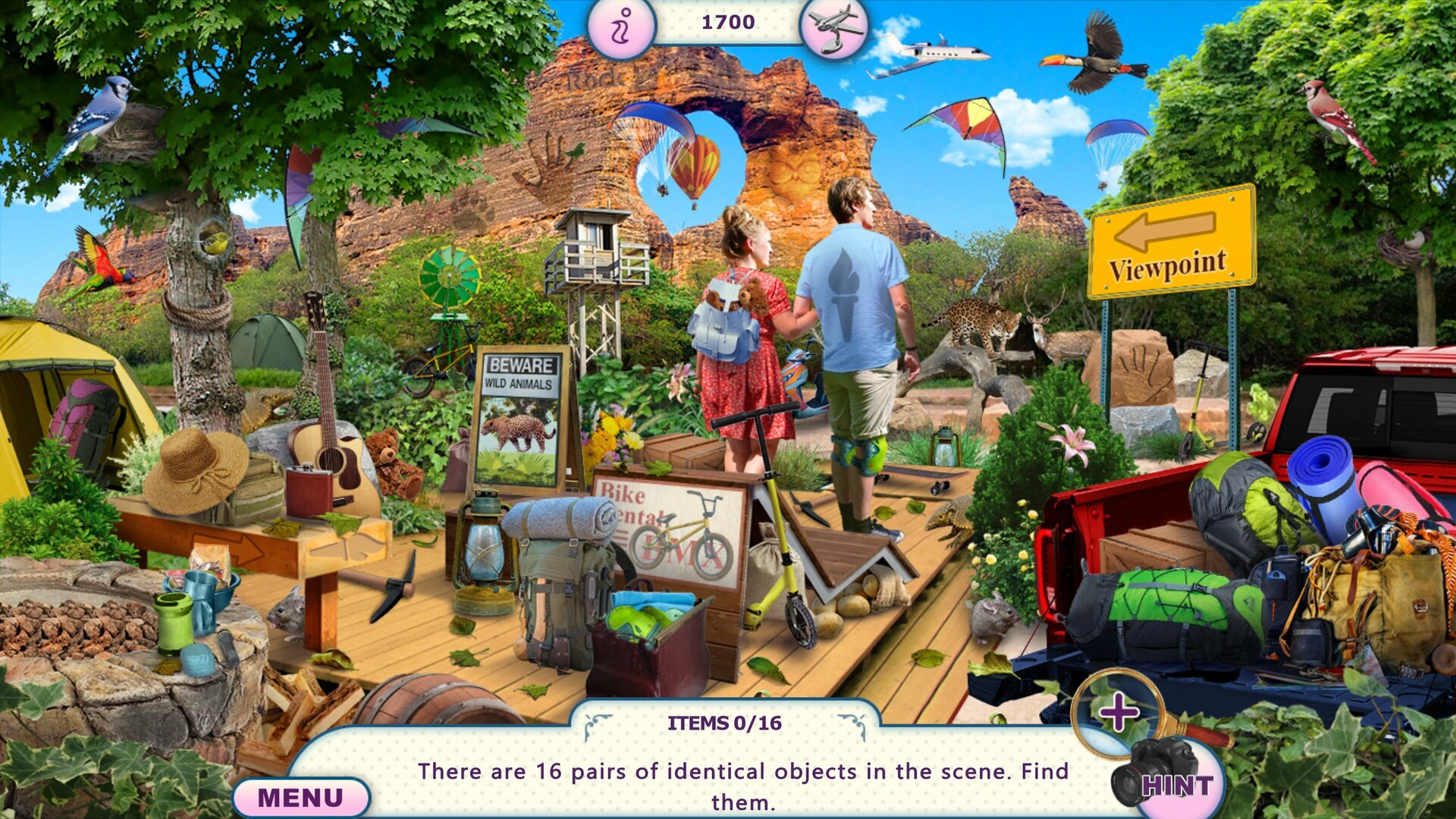Click the 1700 score display
This screenshot has width=1456, height=819.
coord(726,22)
